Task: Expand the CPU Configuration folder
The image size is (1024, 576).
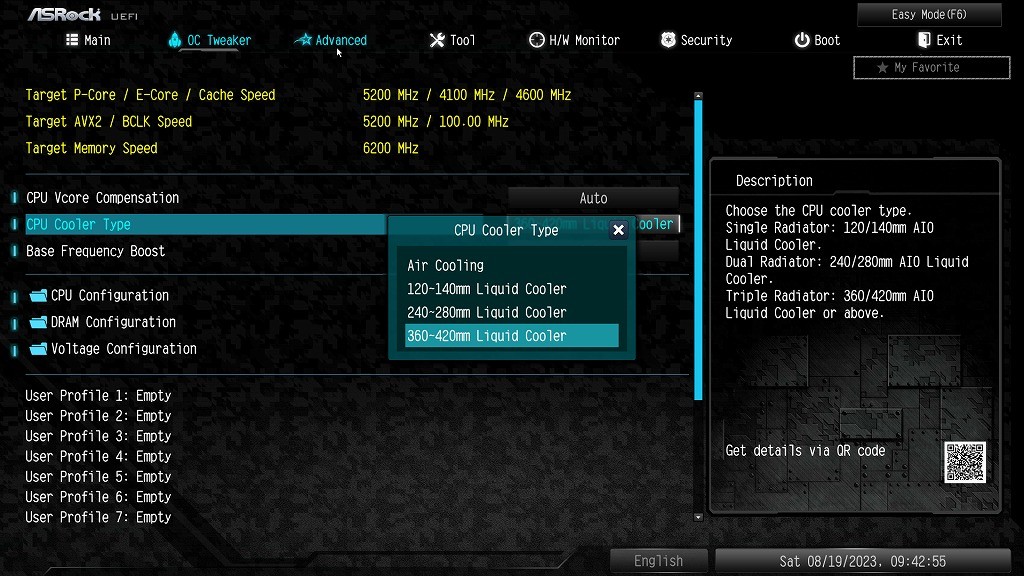Action: point(109,296)
